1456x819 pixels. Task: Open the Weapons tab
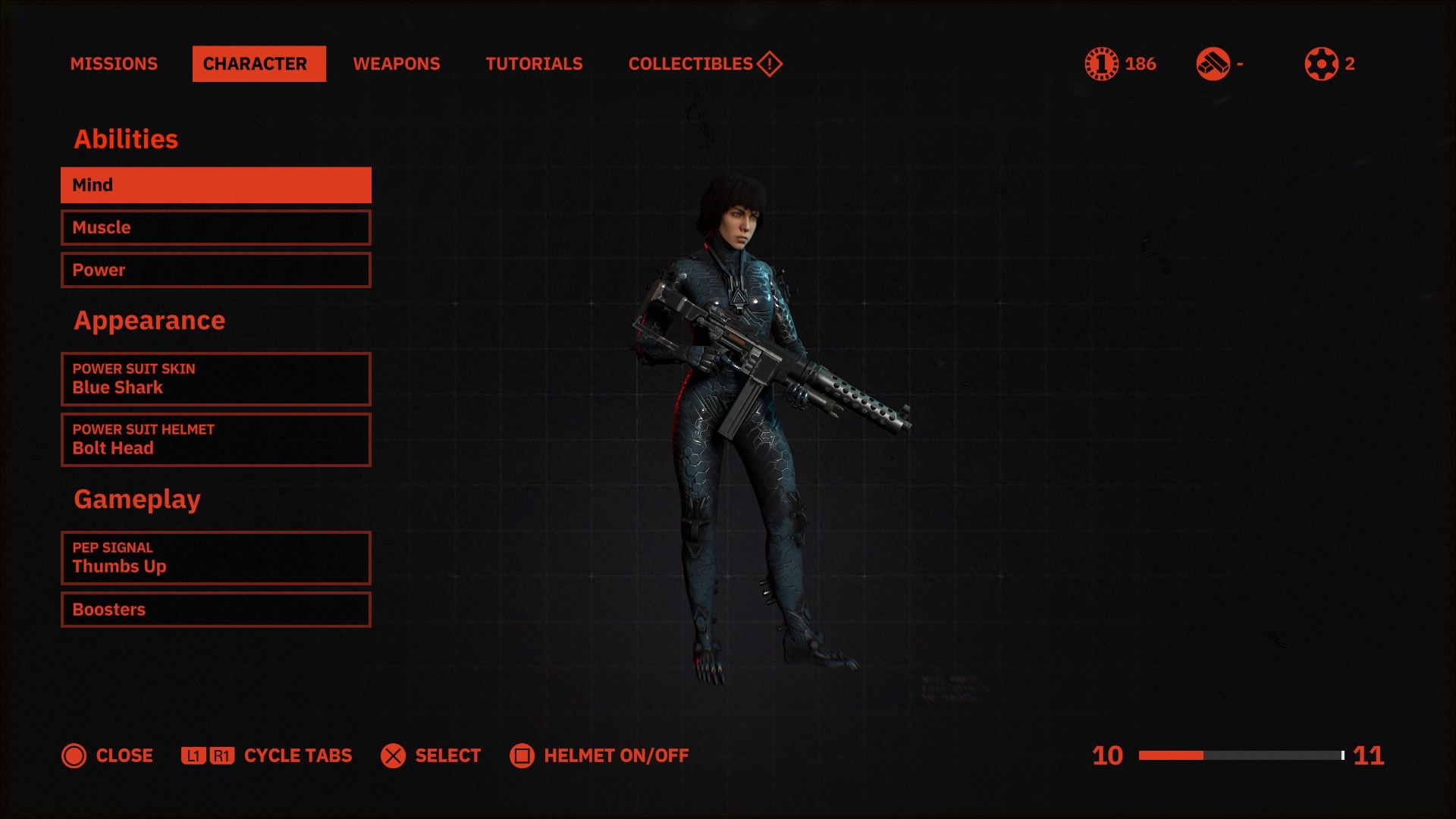396,64
